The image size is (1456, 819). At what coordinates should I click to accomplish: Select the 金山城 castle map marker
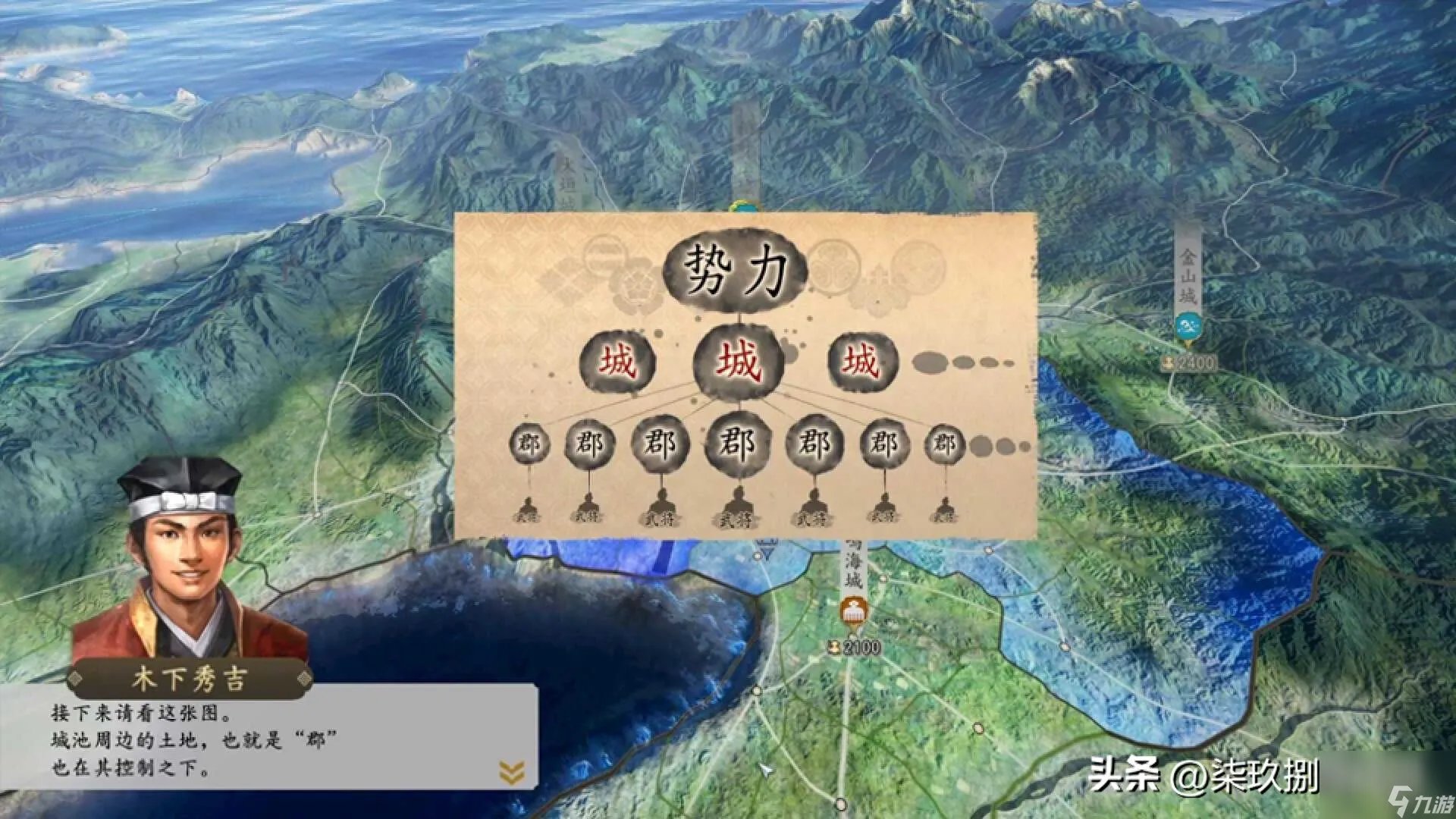click(x=1186, y=328)
